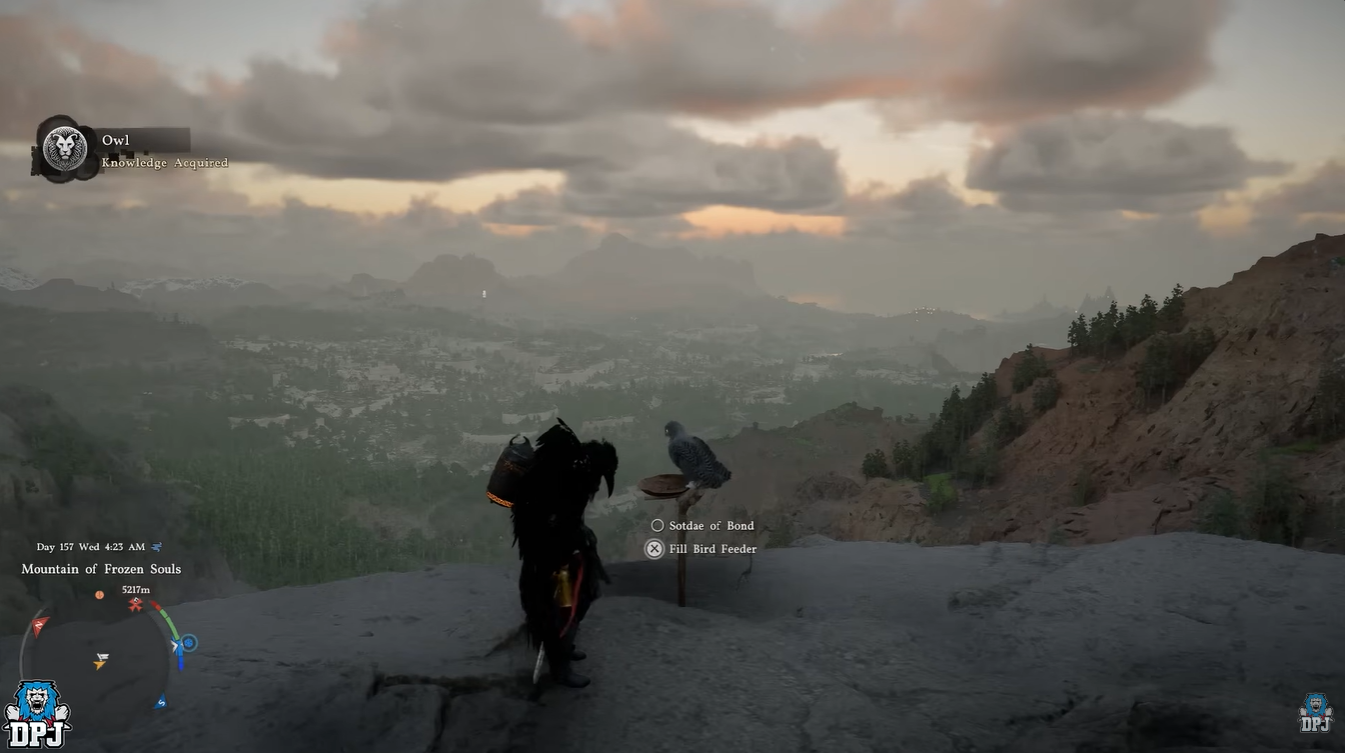Select the Sotdae of Bond prompt
1345x753 pixels.
pyautogui.click(x=711, y=525)
